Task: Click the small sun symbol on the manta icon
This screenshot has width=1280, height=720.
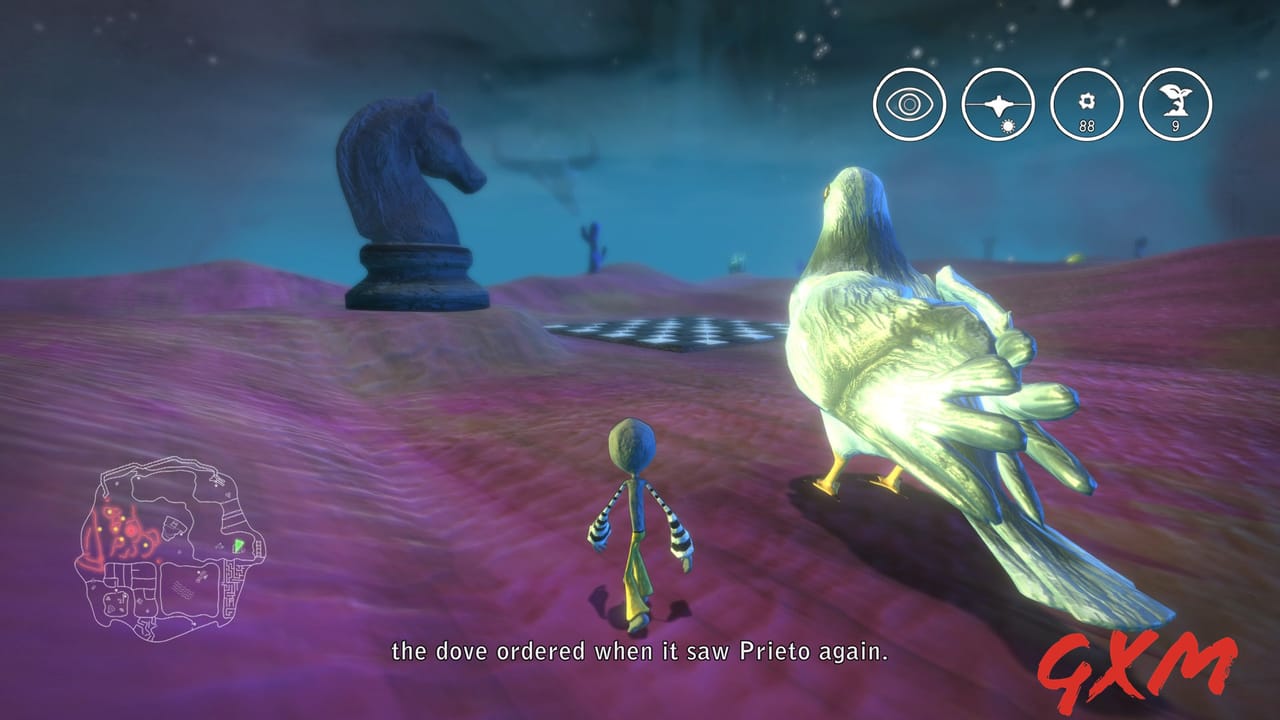Action: click(x=1009, y=123)
